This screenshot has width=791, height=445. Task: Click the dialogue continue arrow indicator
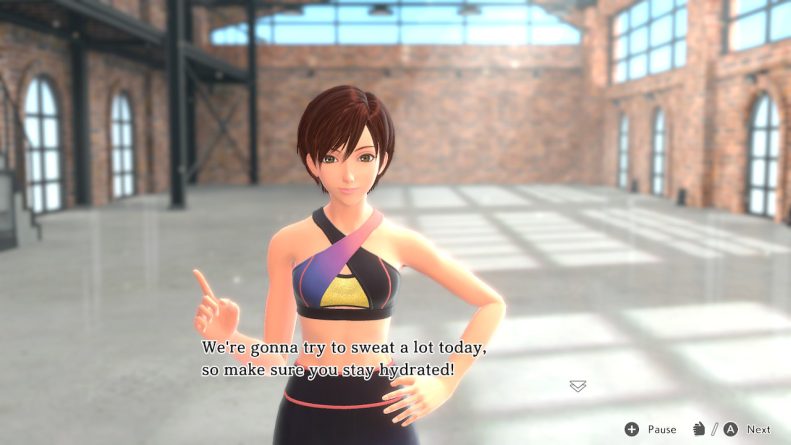coord(577,386)
